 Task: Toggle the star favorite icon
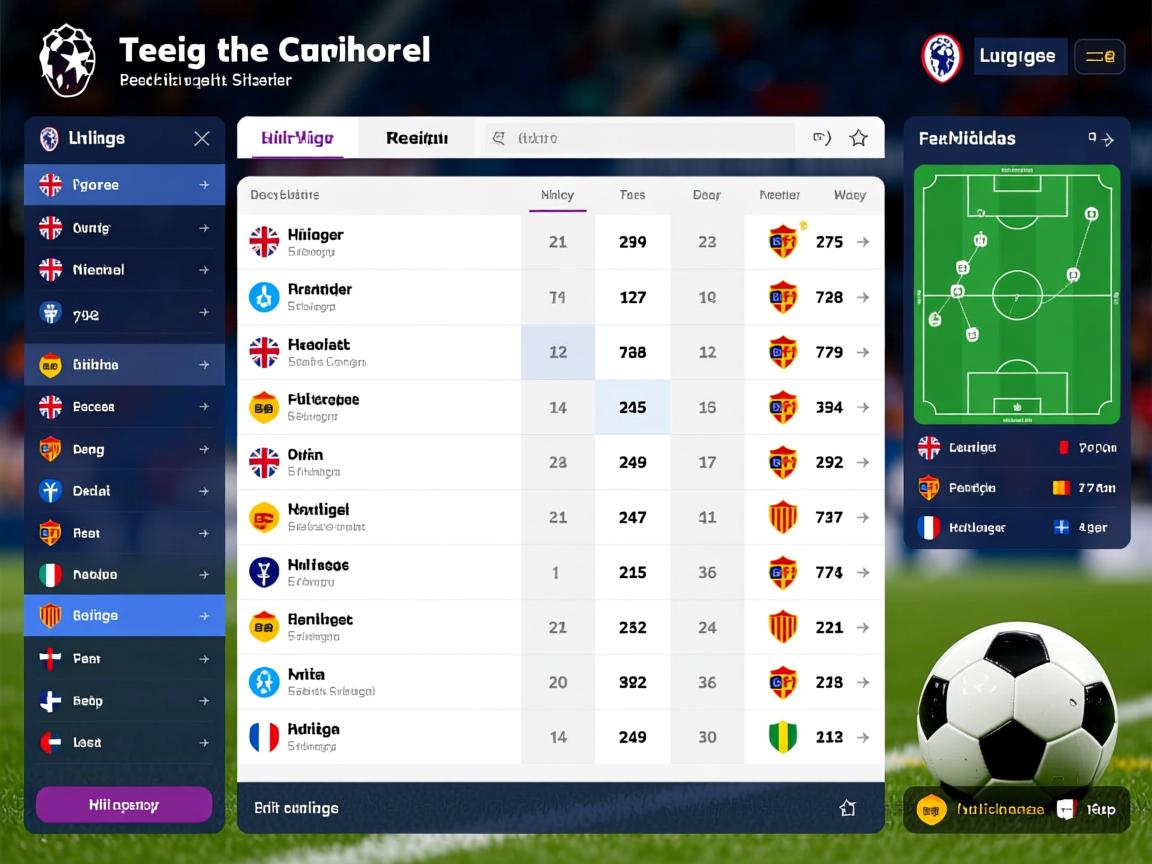click(x=858, y=138)
